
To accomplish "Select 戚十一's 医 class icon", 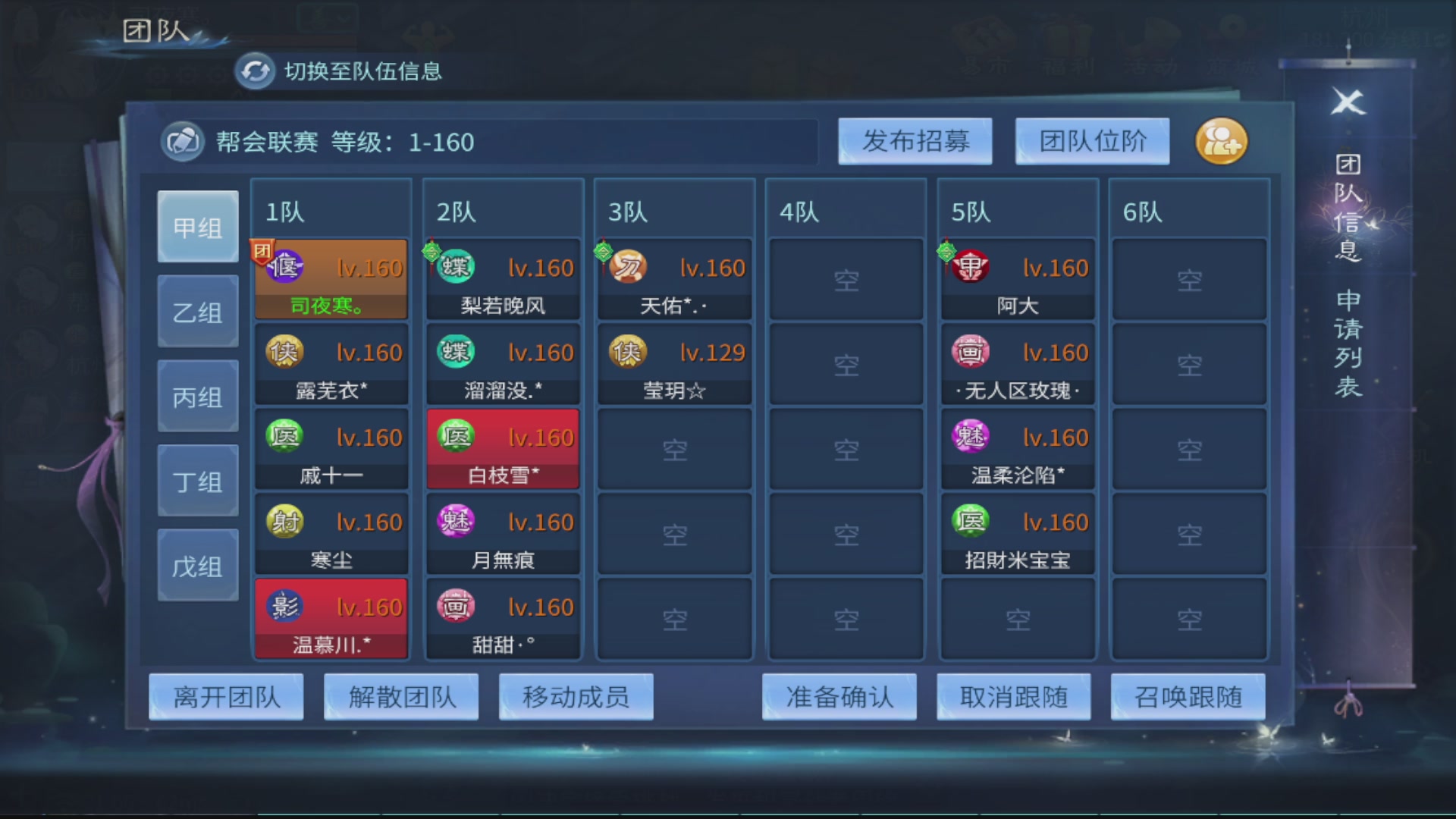I will point(284,437).
